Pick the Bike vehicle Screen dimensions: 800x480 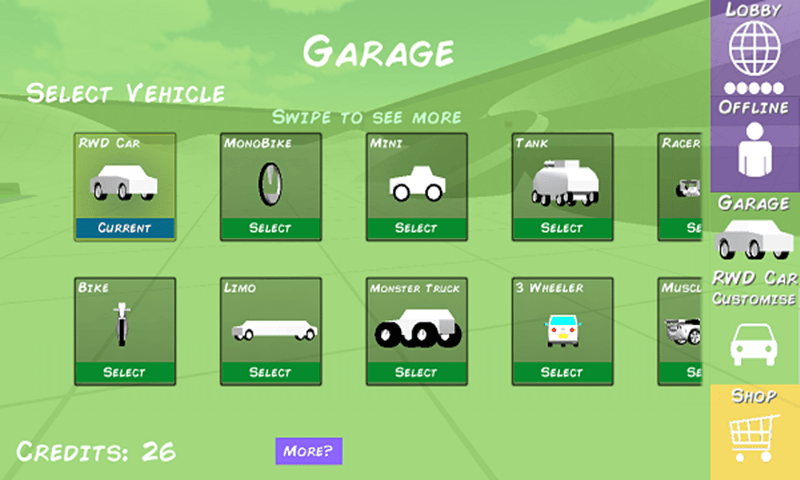tap(125, 372)
